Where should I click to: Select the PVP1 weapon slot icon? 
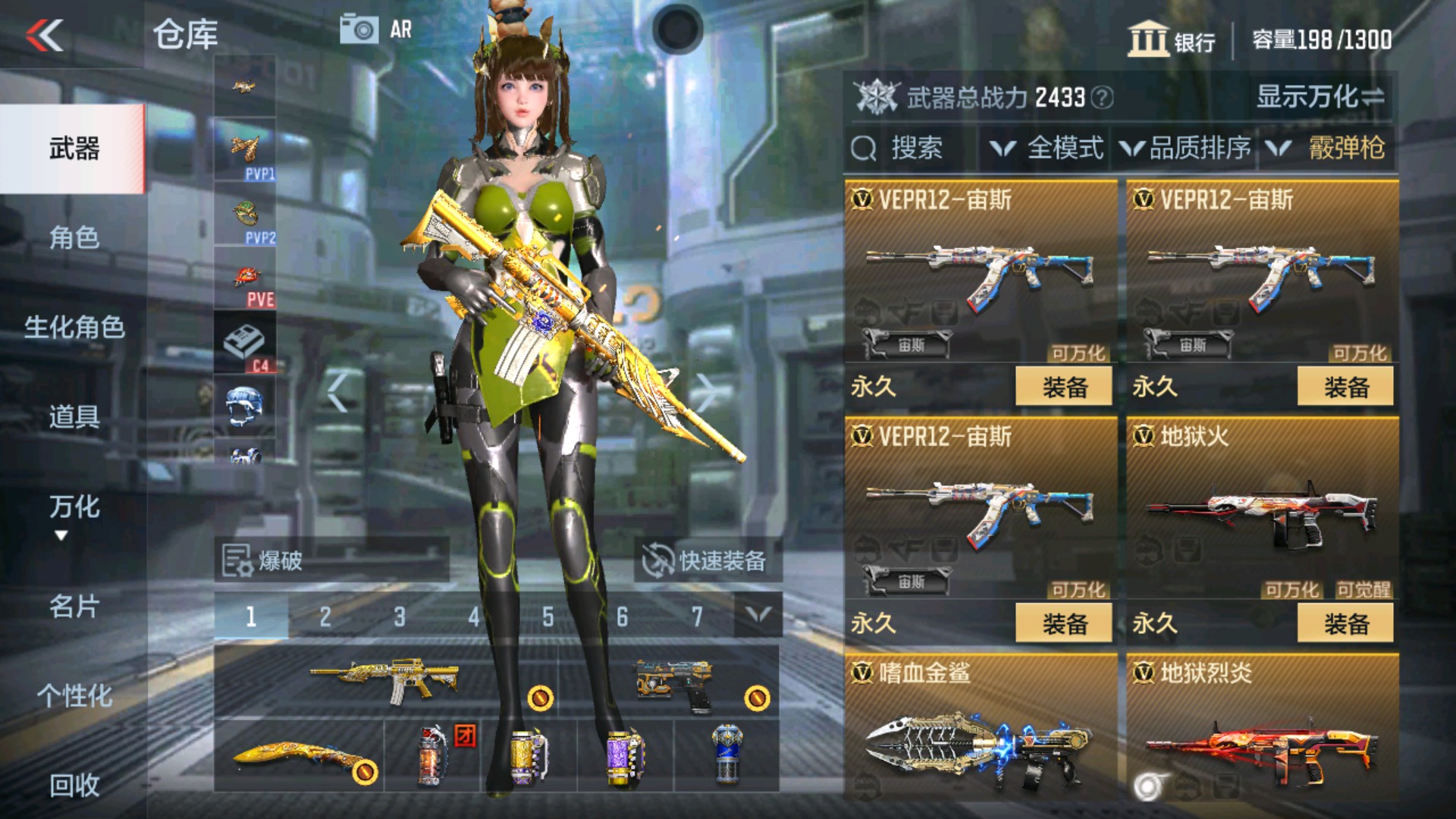[246, 148]
